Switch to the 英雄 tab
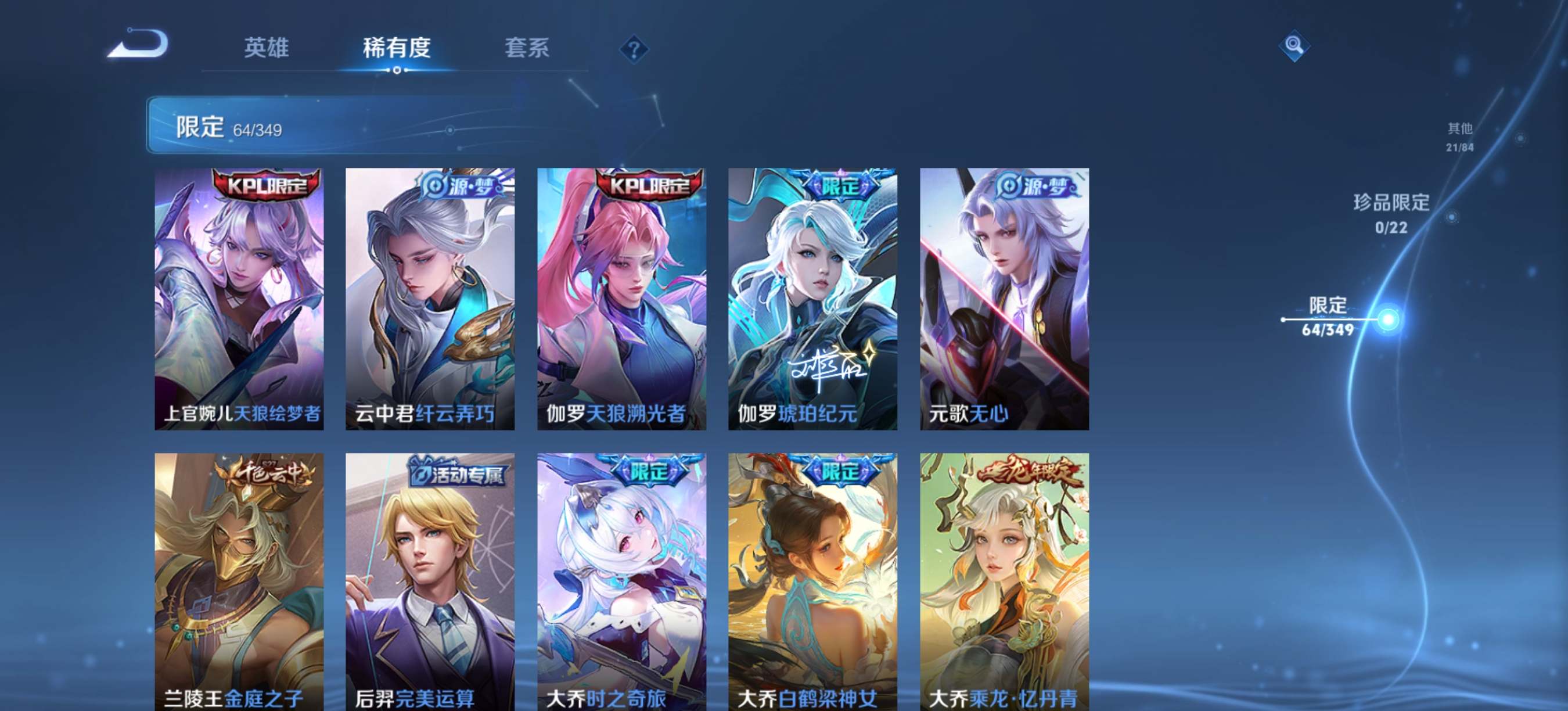The width and height of the screenshot is (1568, 711). pos(266,48)
